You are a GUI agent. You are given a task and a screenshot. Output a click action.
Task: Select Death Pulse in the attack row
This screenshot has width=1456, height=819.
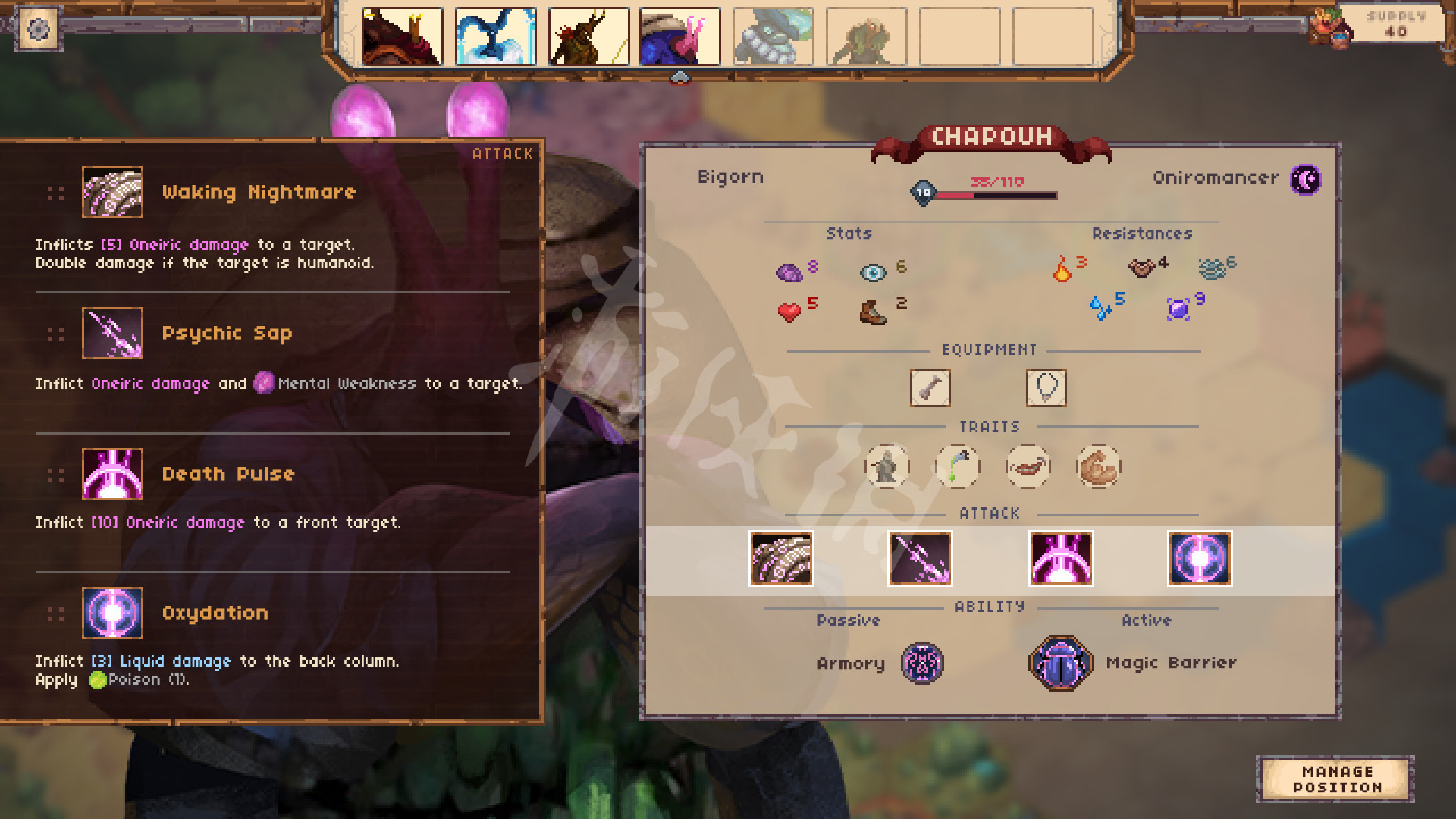pyautogui.click(x=1061, y=559)
